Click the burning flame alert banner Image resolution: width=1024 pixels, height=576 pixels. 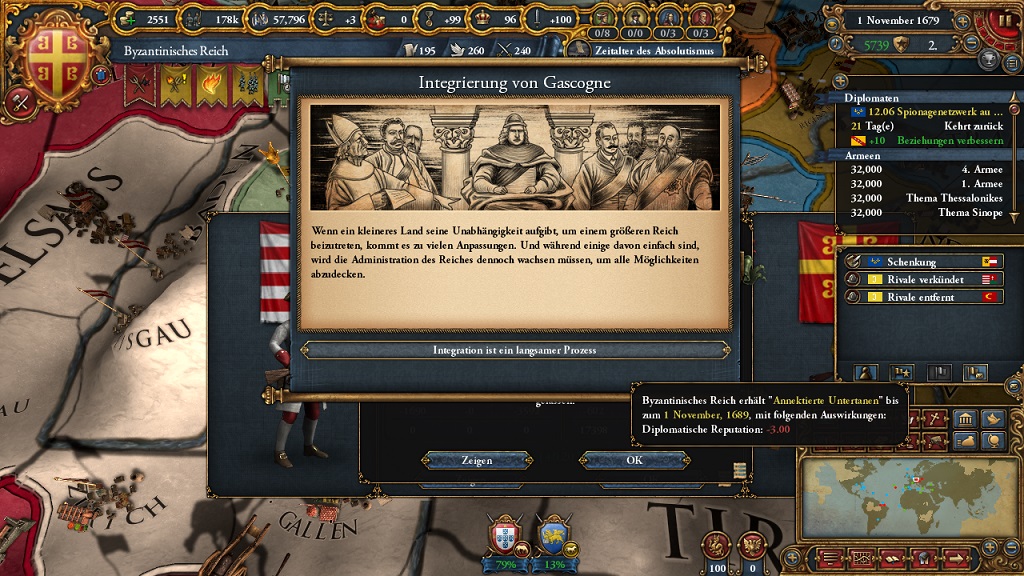[x=212, y=86]
